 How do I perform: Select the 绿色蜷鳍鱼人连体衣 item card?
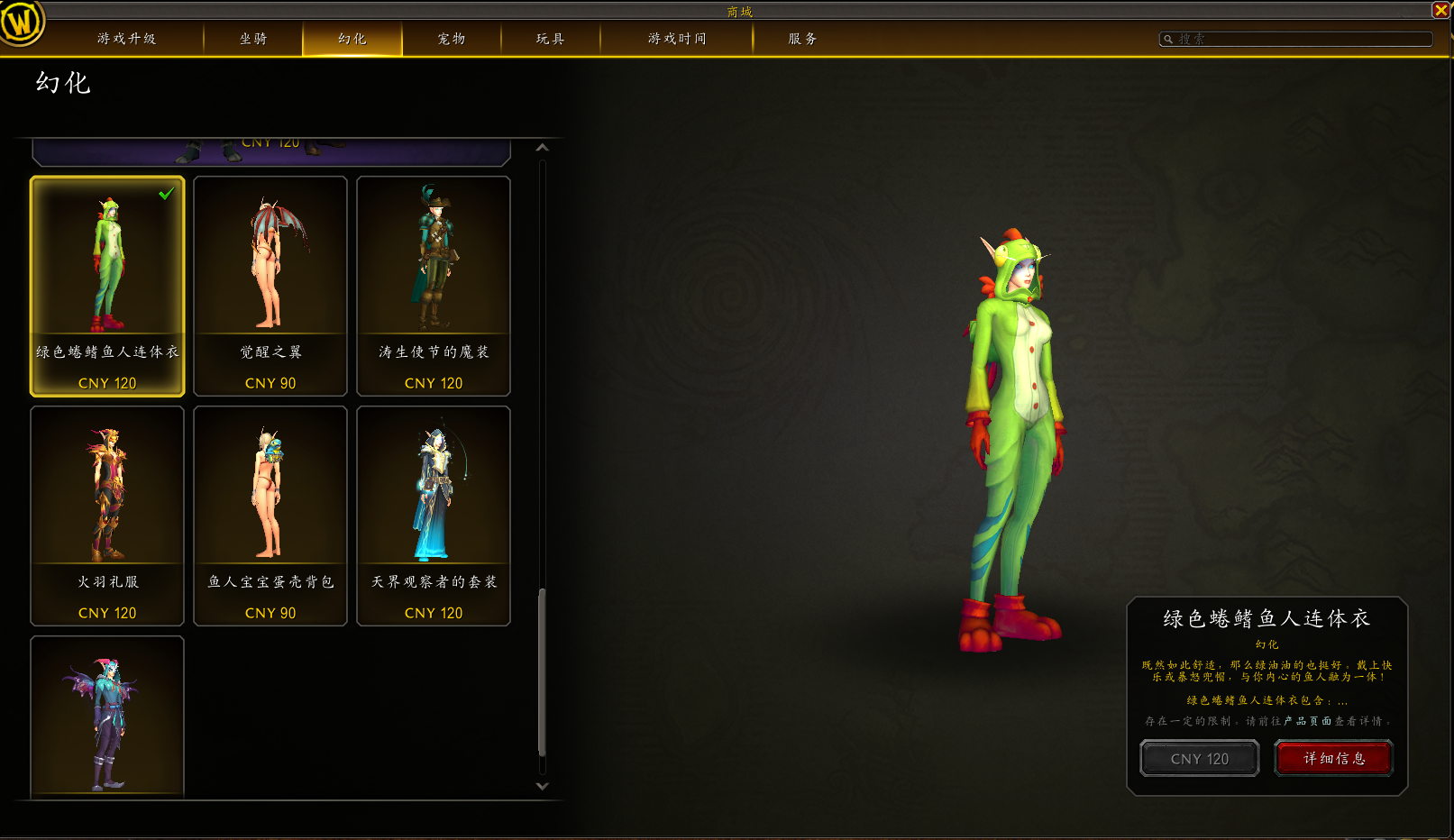[x=107, y=286]
